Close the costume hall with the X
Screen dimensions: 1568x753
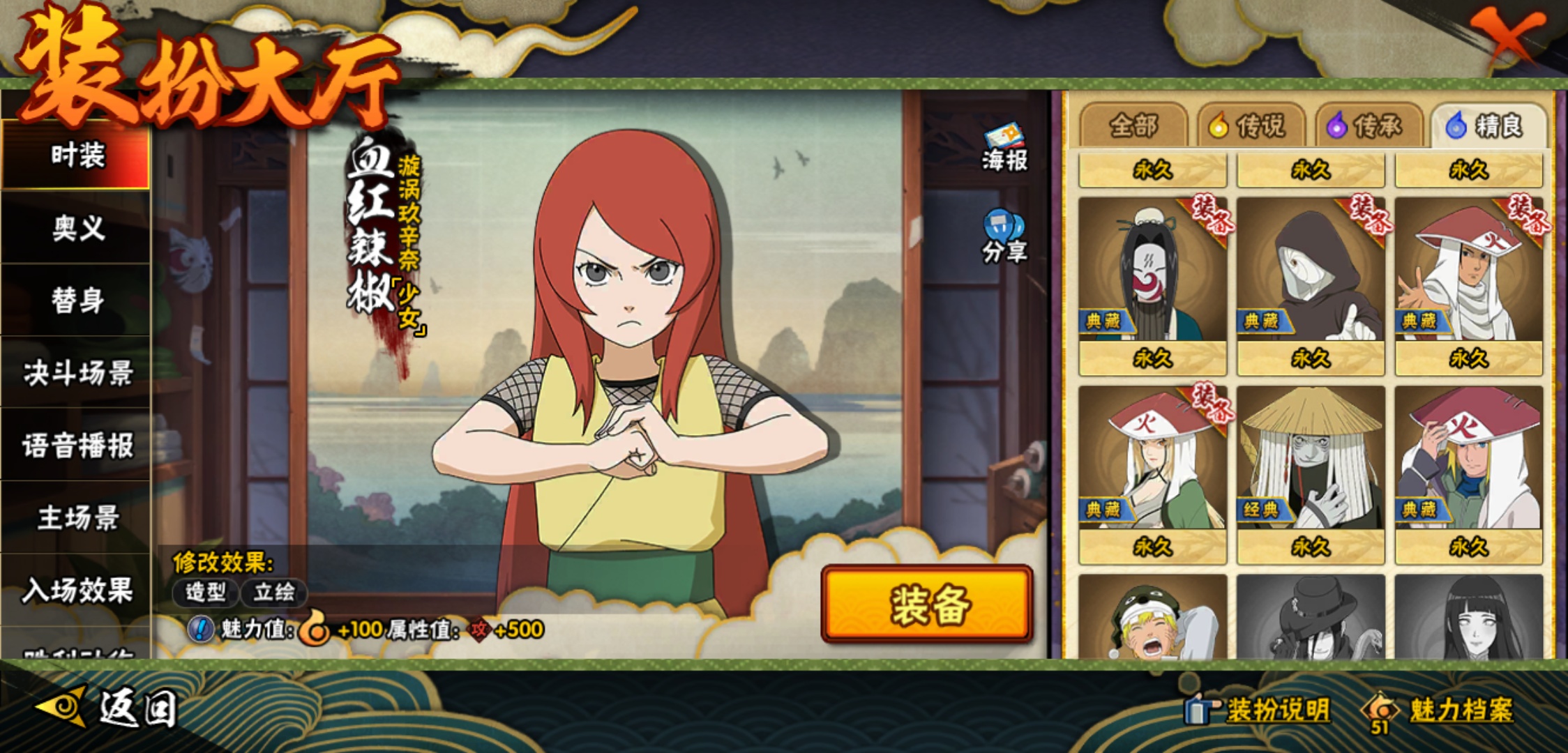pyautogui.click(x=1507, y=35)
